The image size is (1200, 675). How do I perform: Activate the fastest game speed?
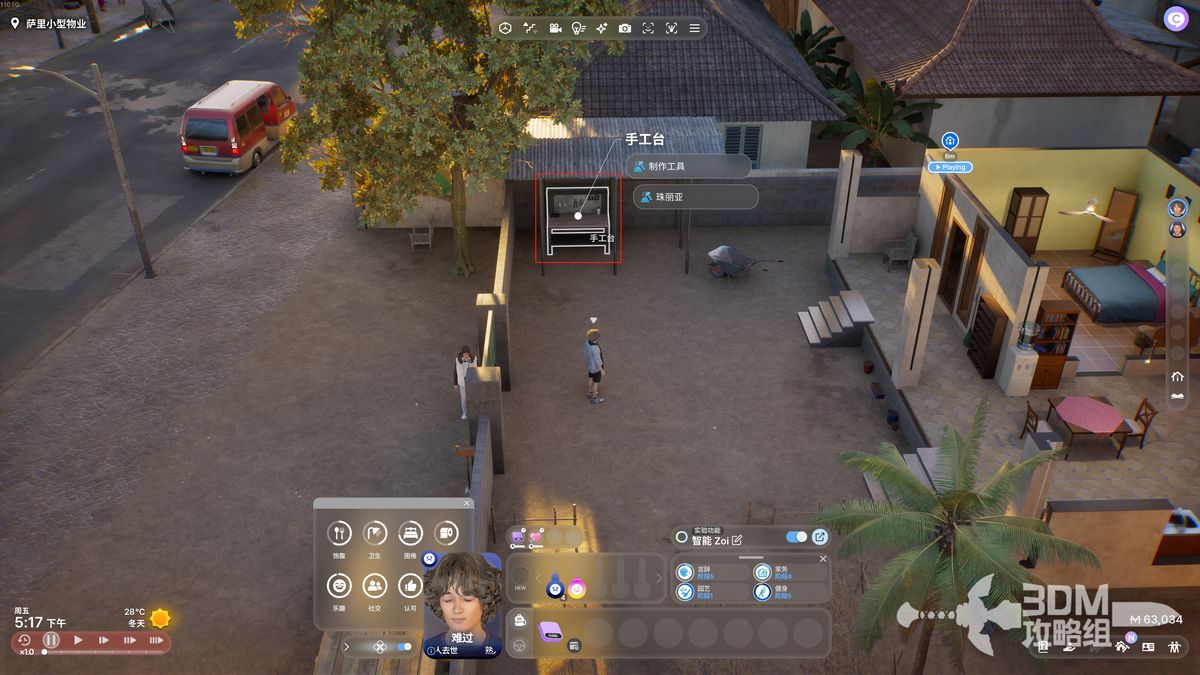[x=156, y=640]
